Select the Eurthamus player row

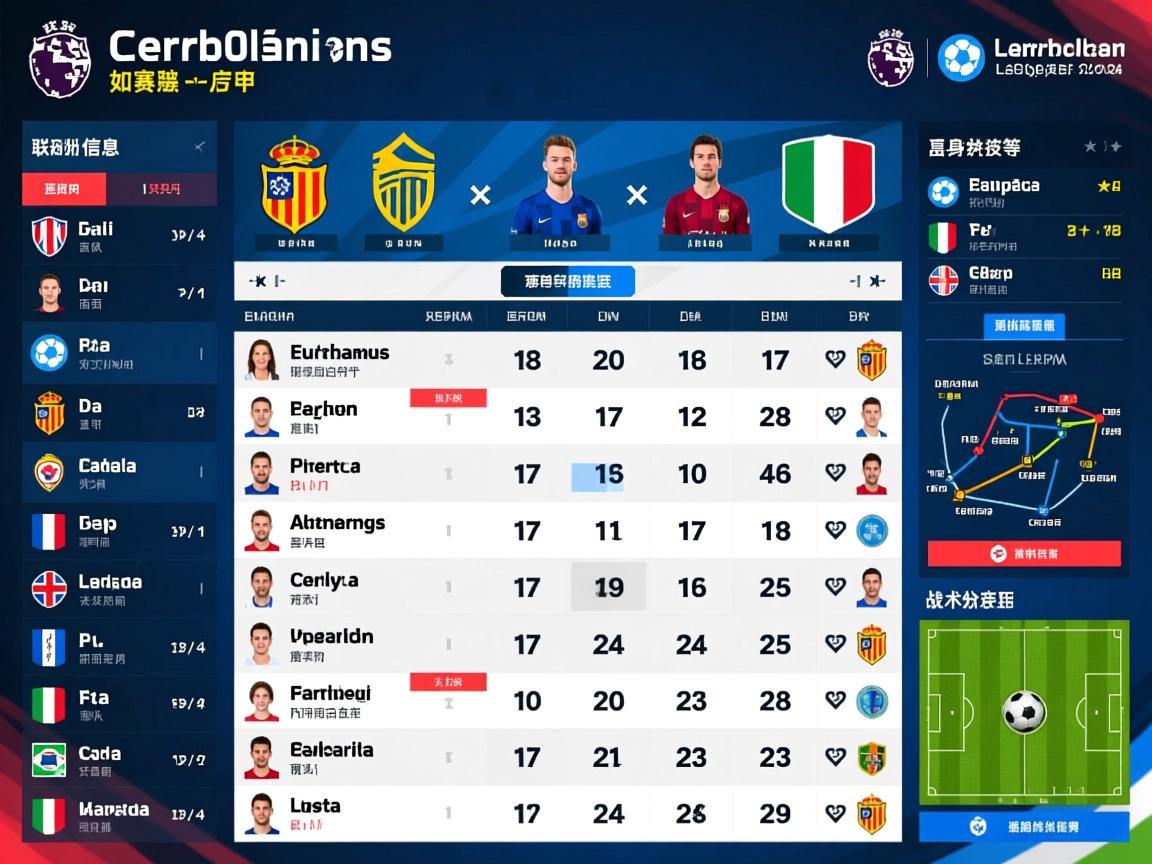point(340,360)
